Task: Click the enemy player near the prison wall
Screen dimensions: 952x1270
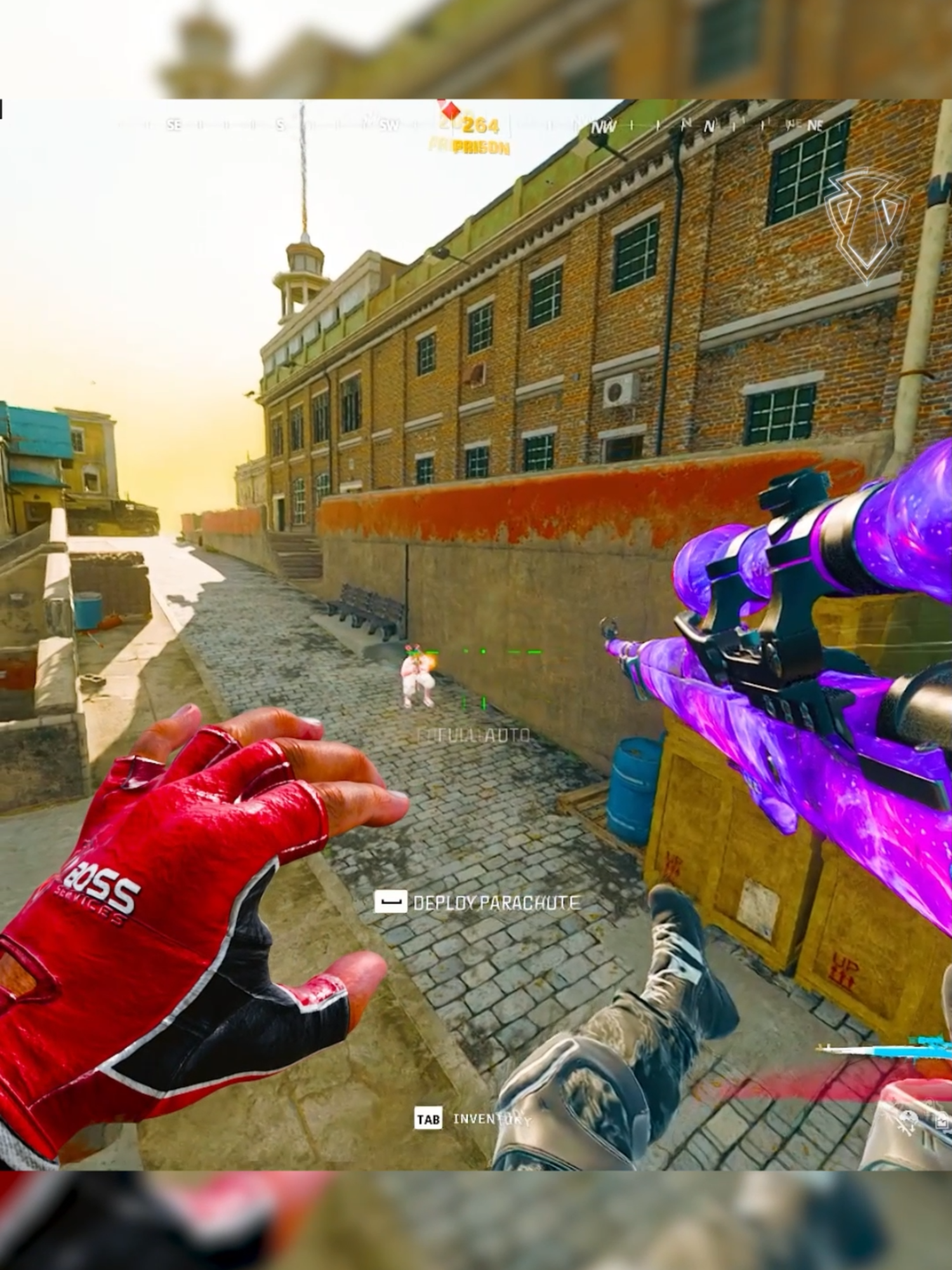Action: click(x=416, y=683)
